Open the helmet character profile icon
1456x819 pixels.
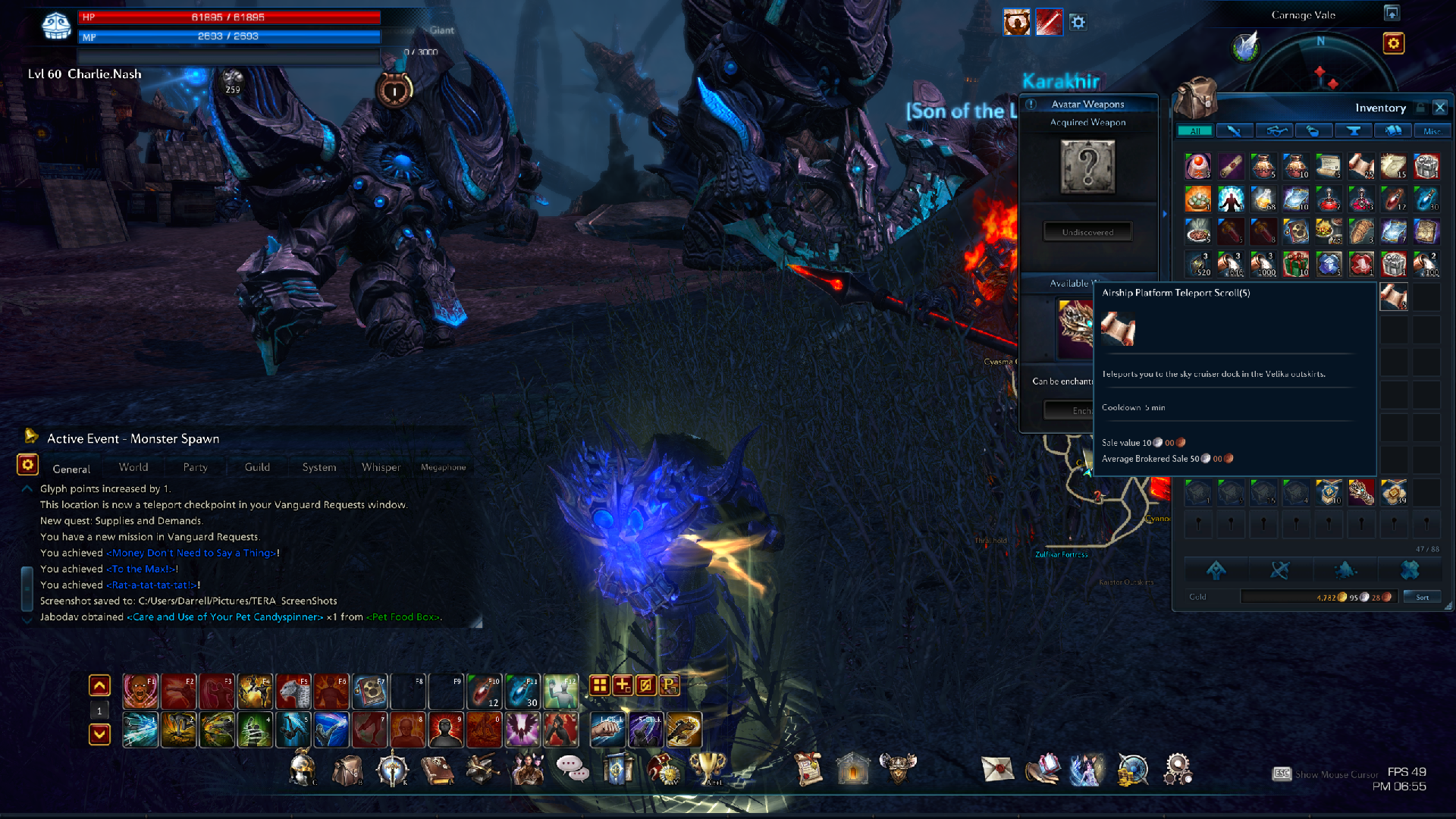[303, 769]
